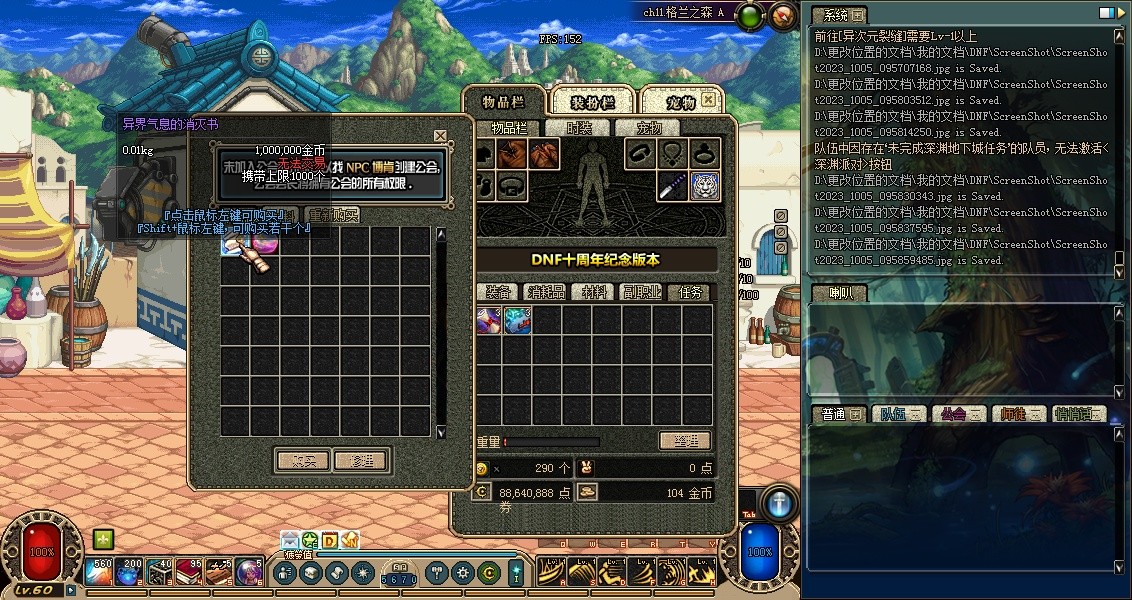Select the 普通 (normal) chat channel
The width and height of the screenshot is (1132, 600).
click(x=838, y=414)
